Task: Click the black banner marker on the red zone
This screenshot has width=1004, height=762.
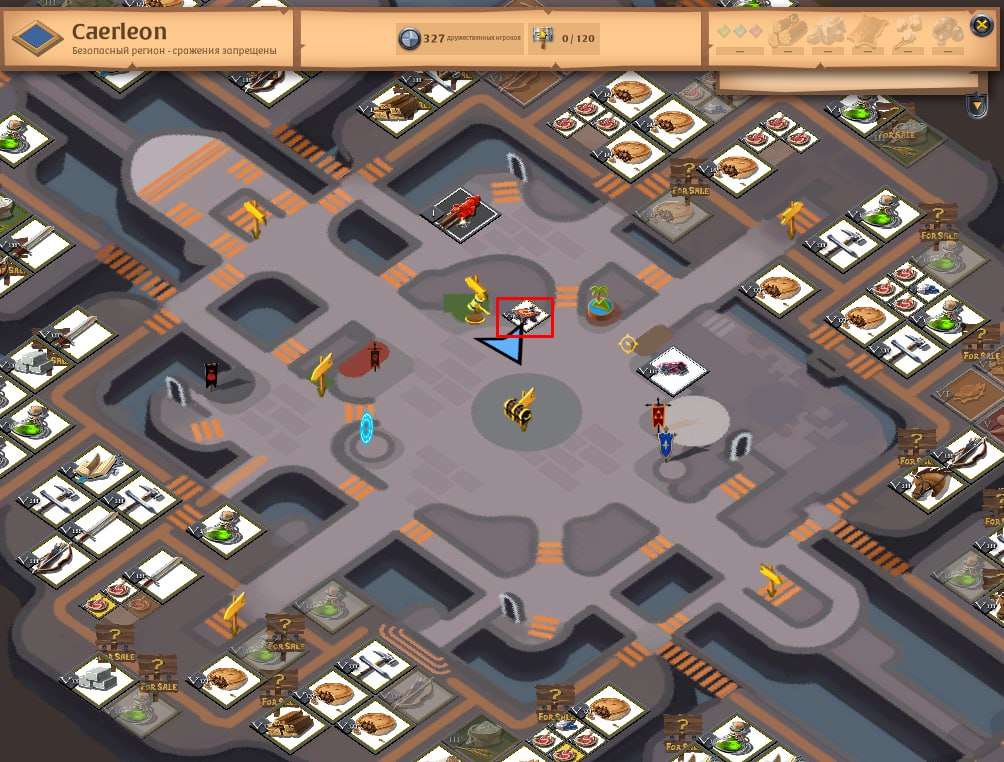Action: (x=375, y=356)
